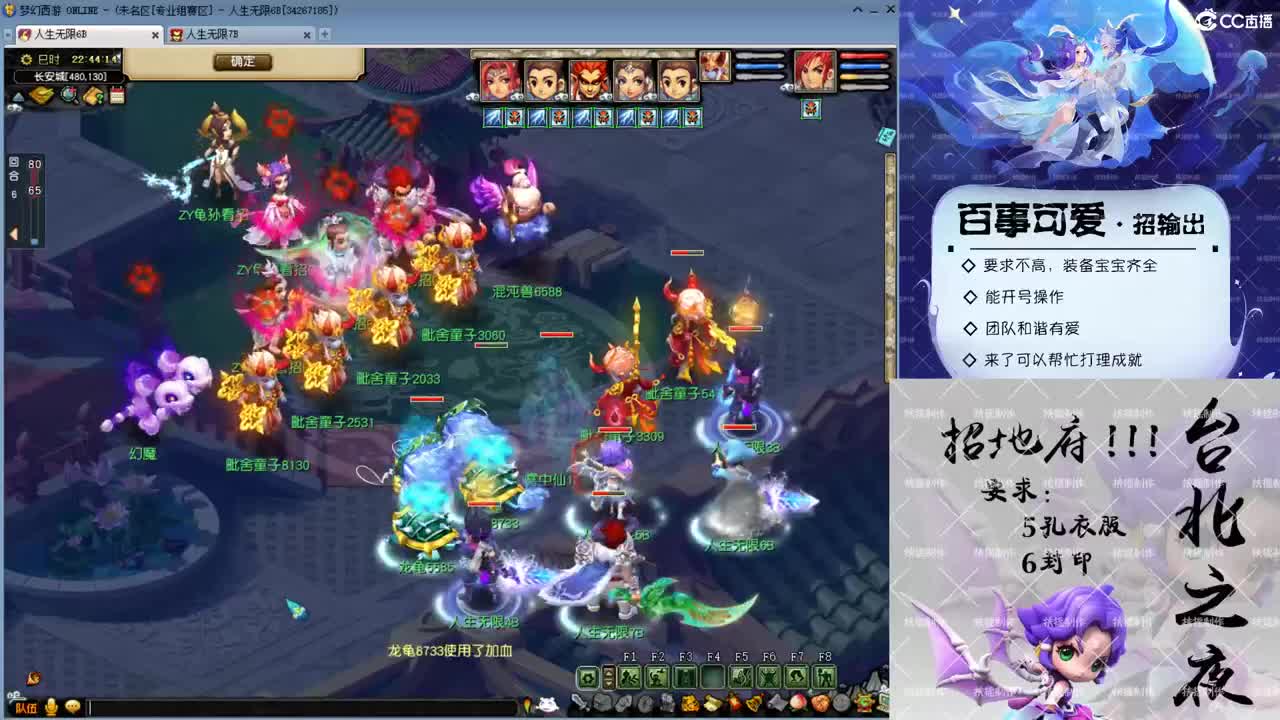Select the leftmost party member portrait
Screen dimensions: 1280x720
(x=500, y=77)
